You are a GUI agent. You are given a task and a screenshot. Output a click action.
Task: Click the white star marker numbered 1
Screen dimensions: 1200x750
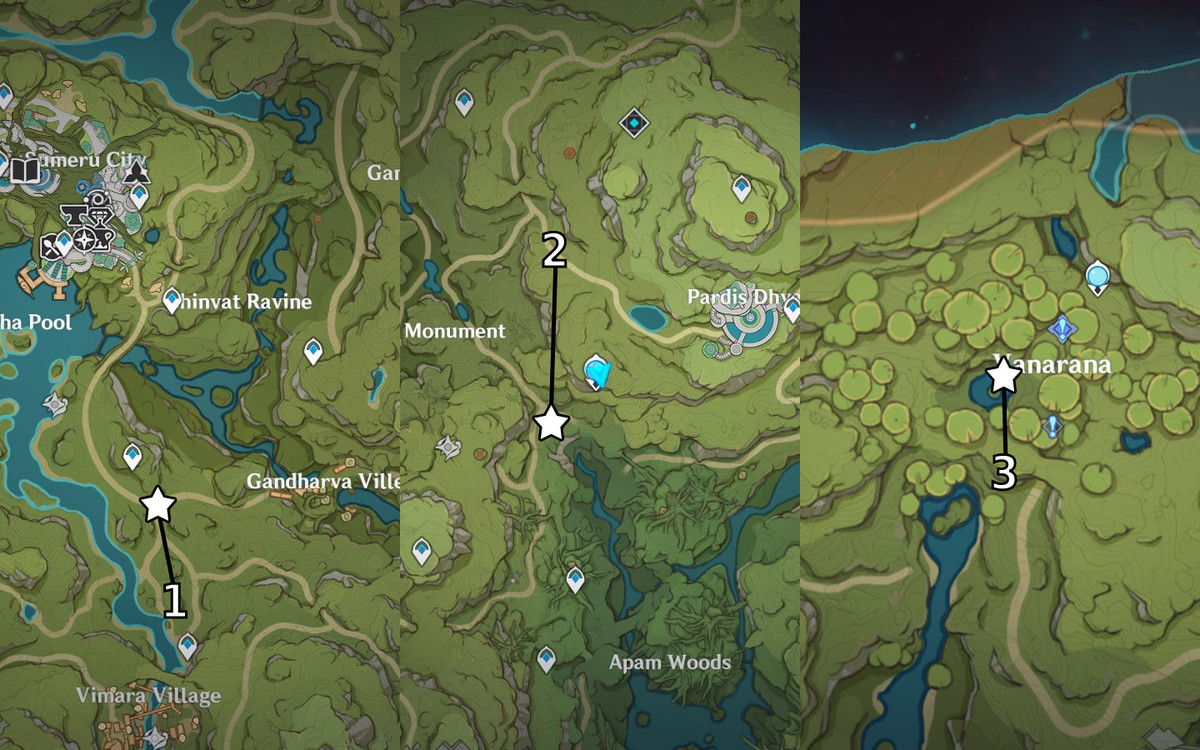click(158, 505)
